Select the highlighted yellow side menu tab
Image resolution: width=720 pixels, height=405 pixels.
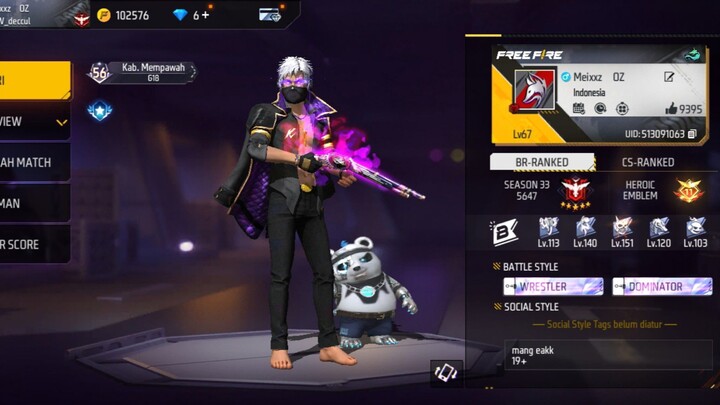(34, 81)
